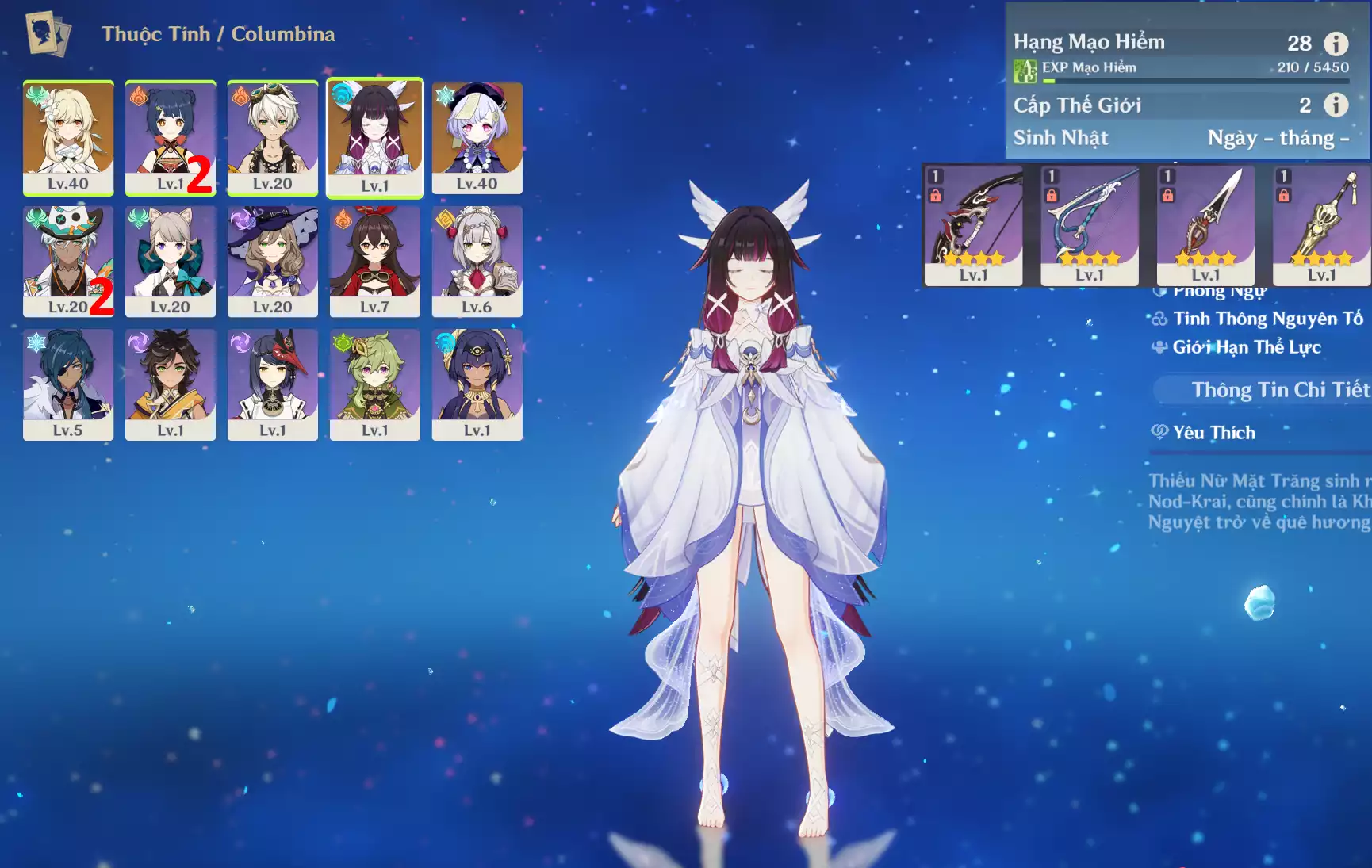Choose the character wearing the skull hat
1372x868 pixels.
(68, 260)
